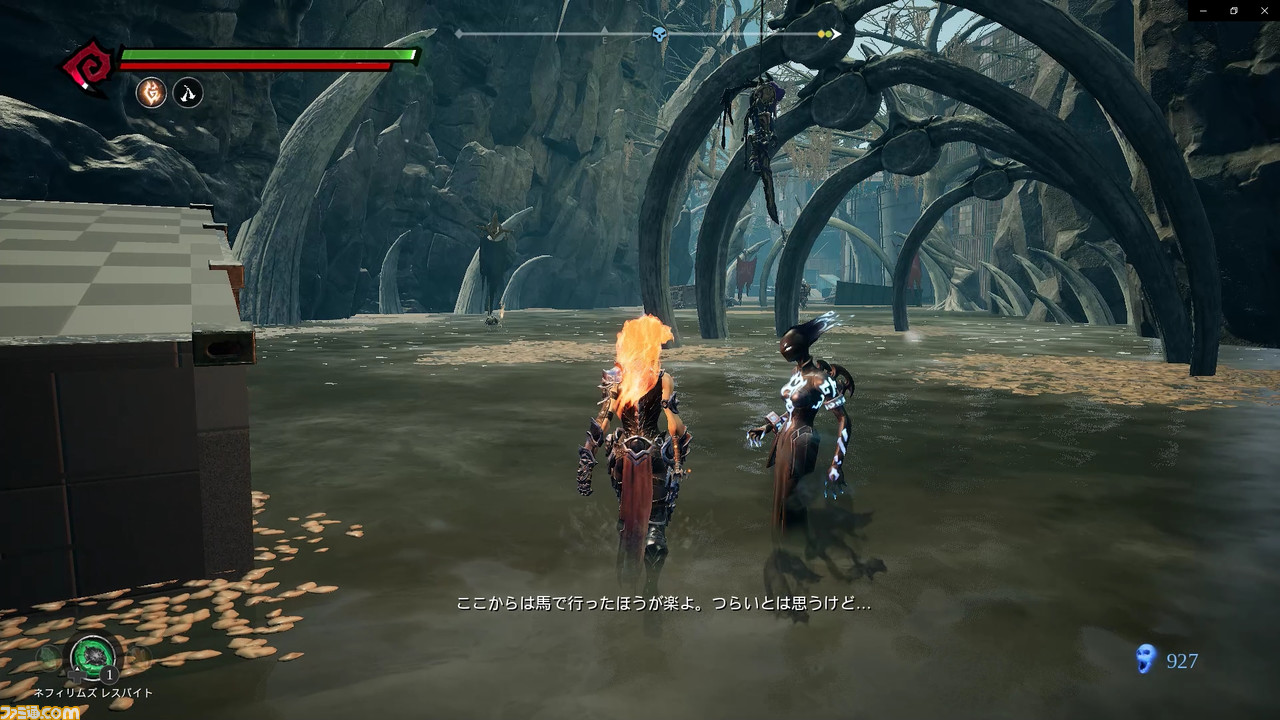Image resolution: width=1280 pixels, height=720 pixels.
Task: Click the blue skull marker on the compass
Action: (660, 35)
